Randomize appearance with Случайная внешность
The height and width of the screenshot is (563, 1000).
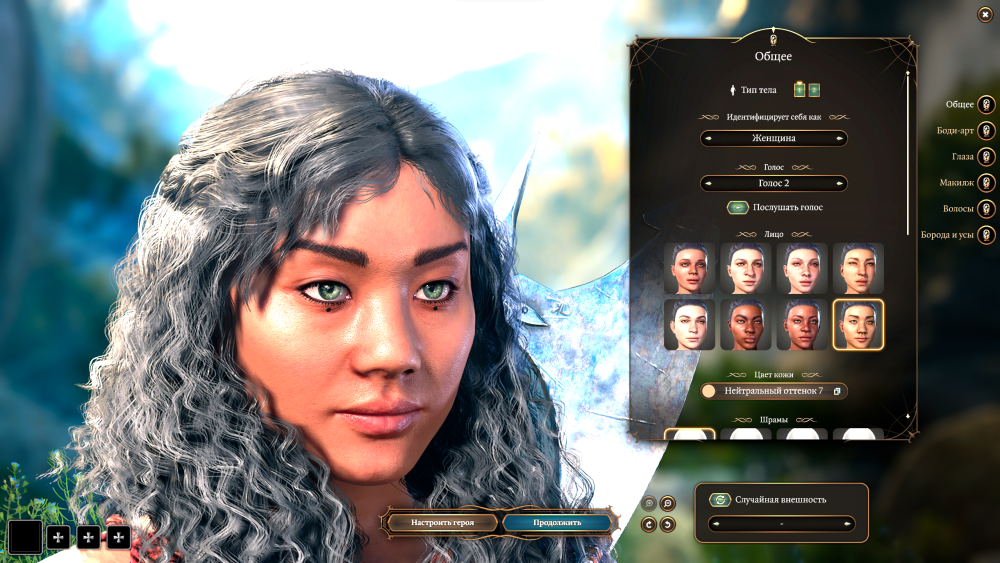pyautogui.click(x=718, y=499)
